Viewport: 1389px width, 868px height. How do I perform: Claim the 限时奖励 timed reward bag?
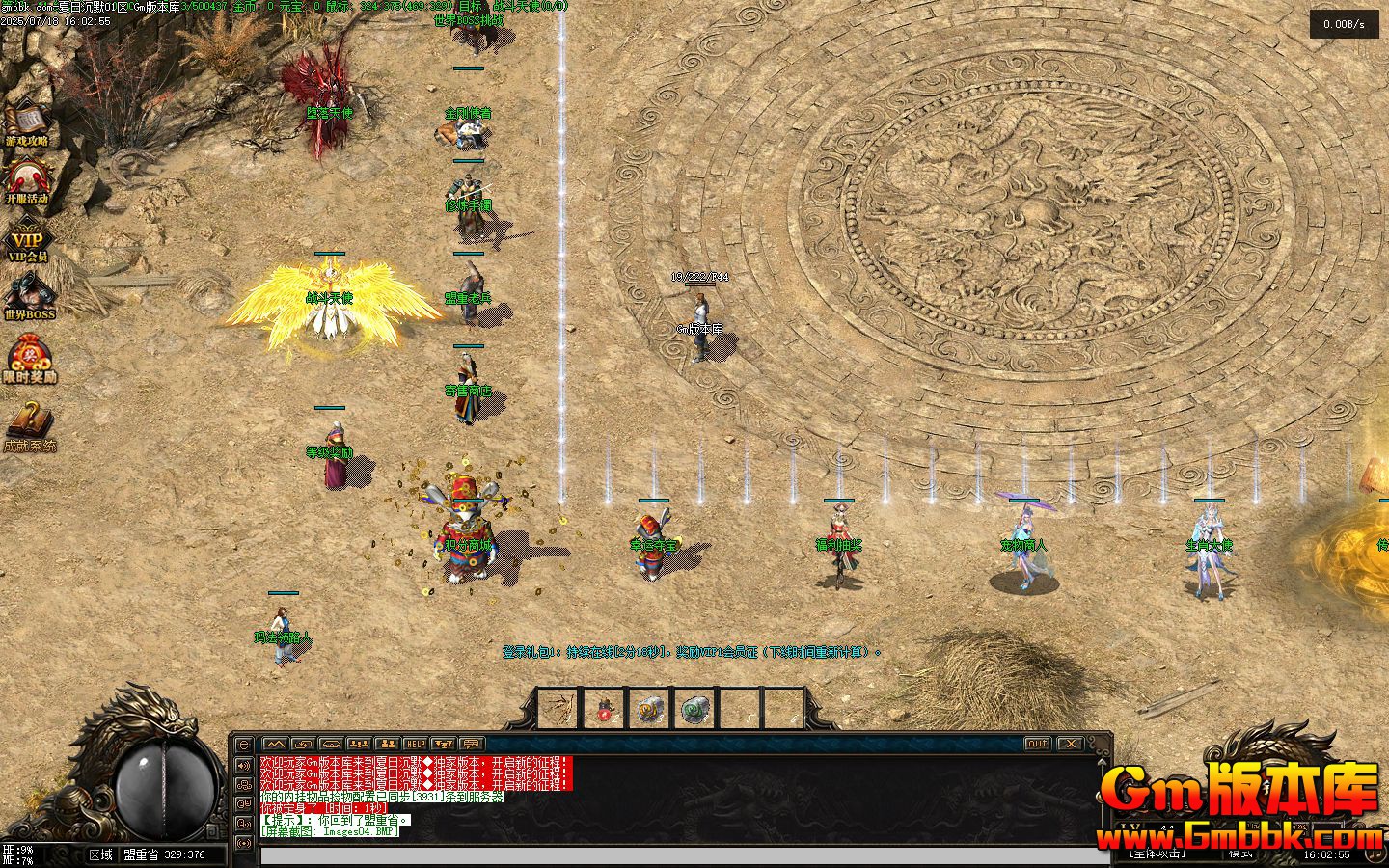tap(29, 359)
